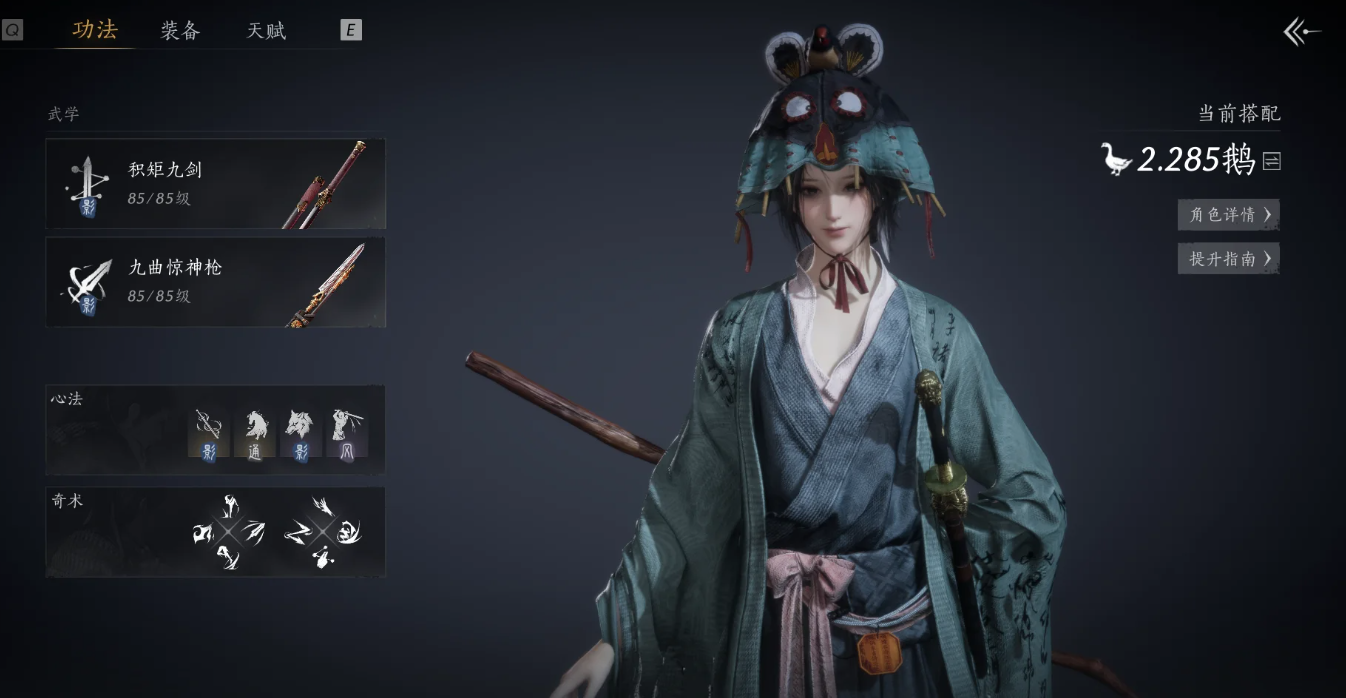Image resolution: width=1346 pixels, height=698 pixels.
Task: Open 角色详情 character details
Action: 1228,214
